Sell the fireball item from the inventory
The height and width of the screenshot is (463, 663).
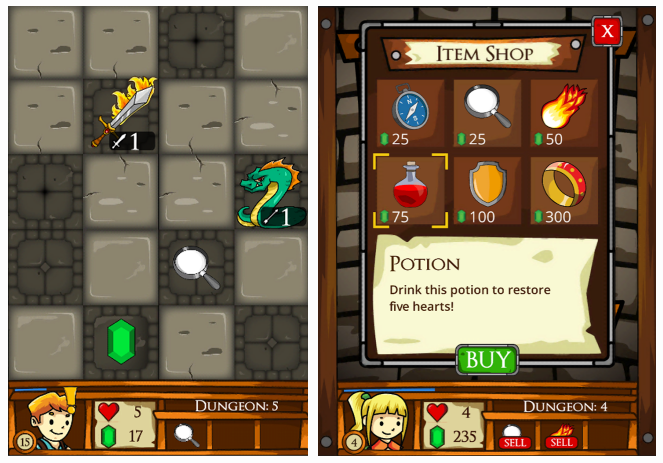tap(560, 442)
